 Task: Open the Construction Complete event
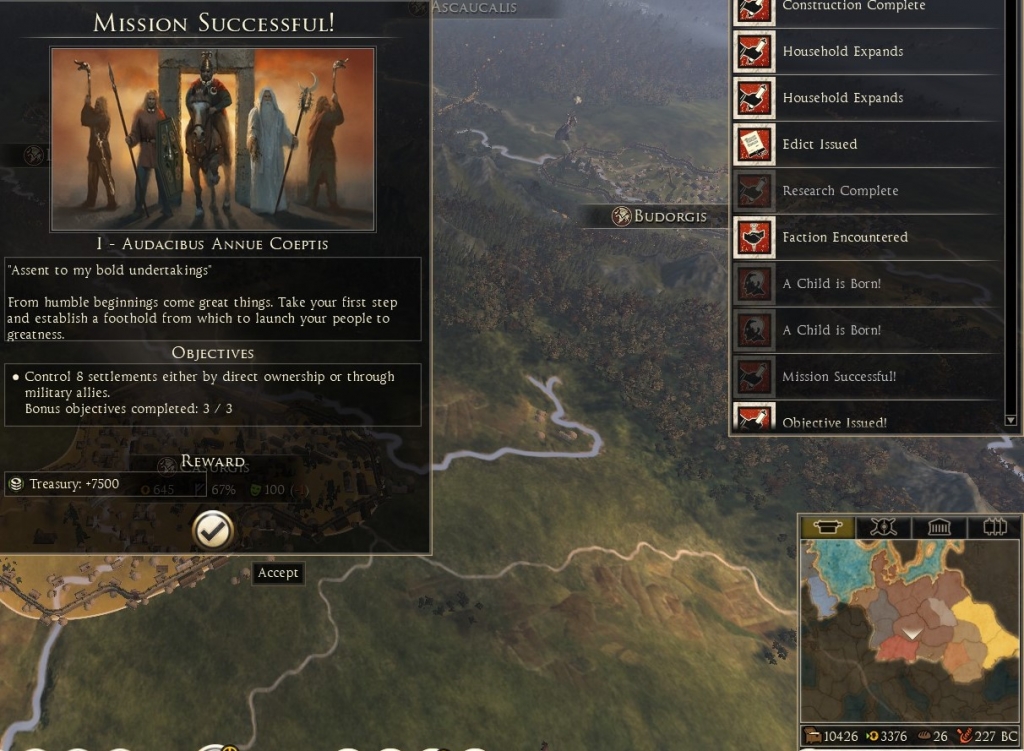[853, 6]
